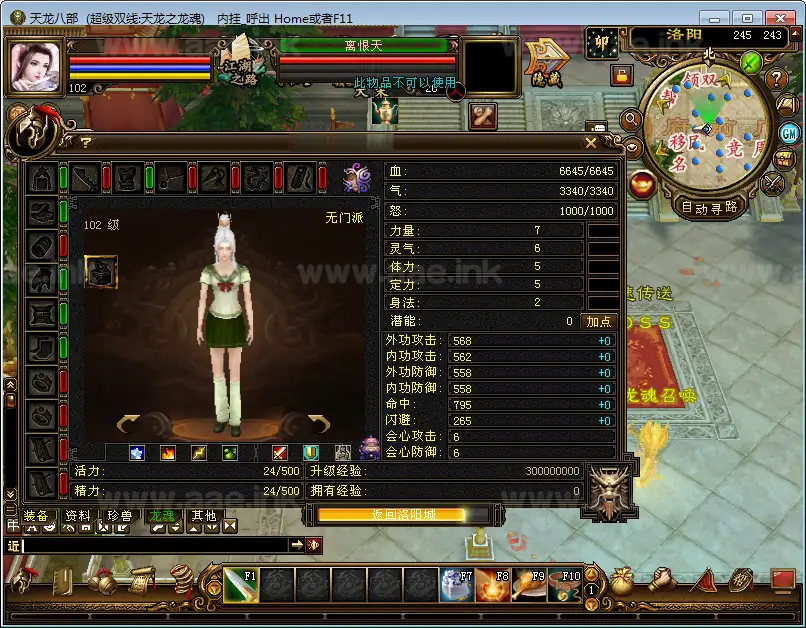Switch to the 装备 equipment tab
Screen dimensions: 806x628
(x=35, y=516)
